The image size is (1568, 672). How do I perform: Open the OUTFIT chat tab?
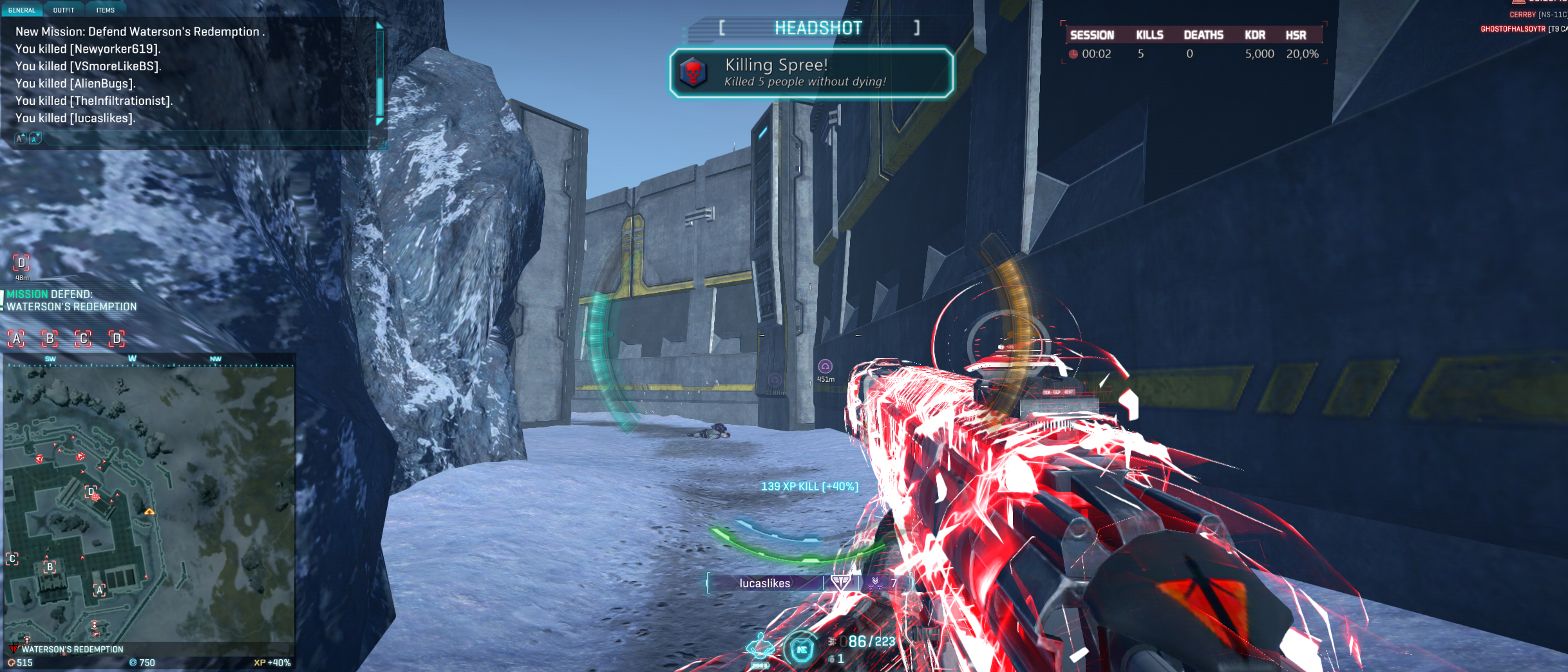(64, 10)
